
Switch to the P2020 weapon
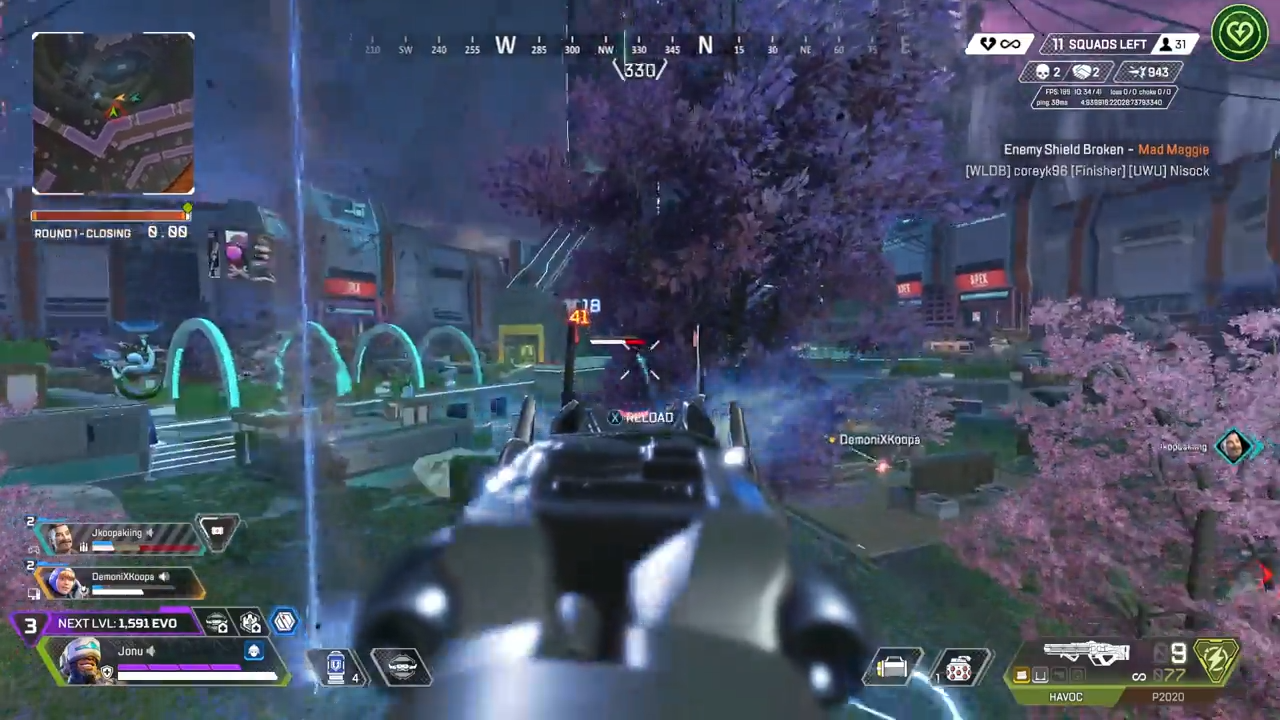click(1168, 697)
